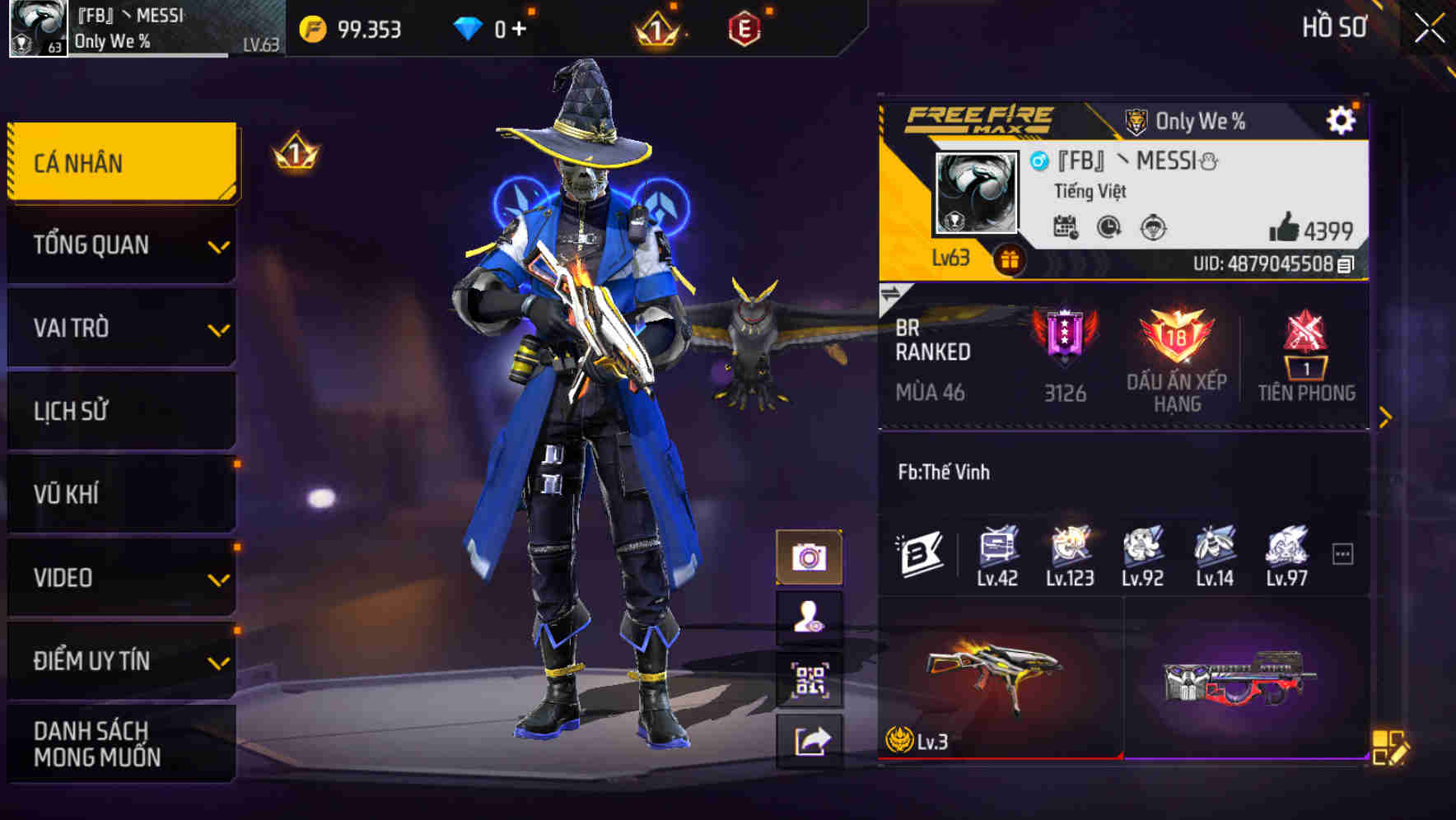Open DANH SÁCH MONG MUỐN
The image size is (1456, 820).
[x=120, y=743]
